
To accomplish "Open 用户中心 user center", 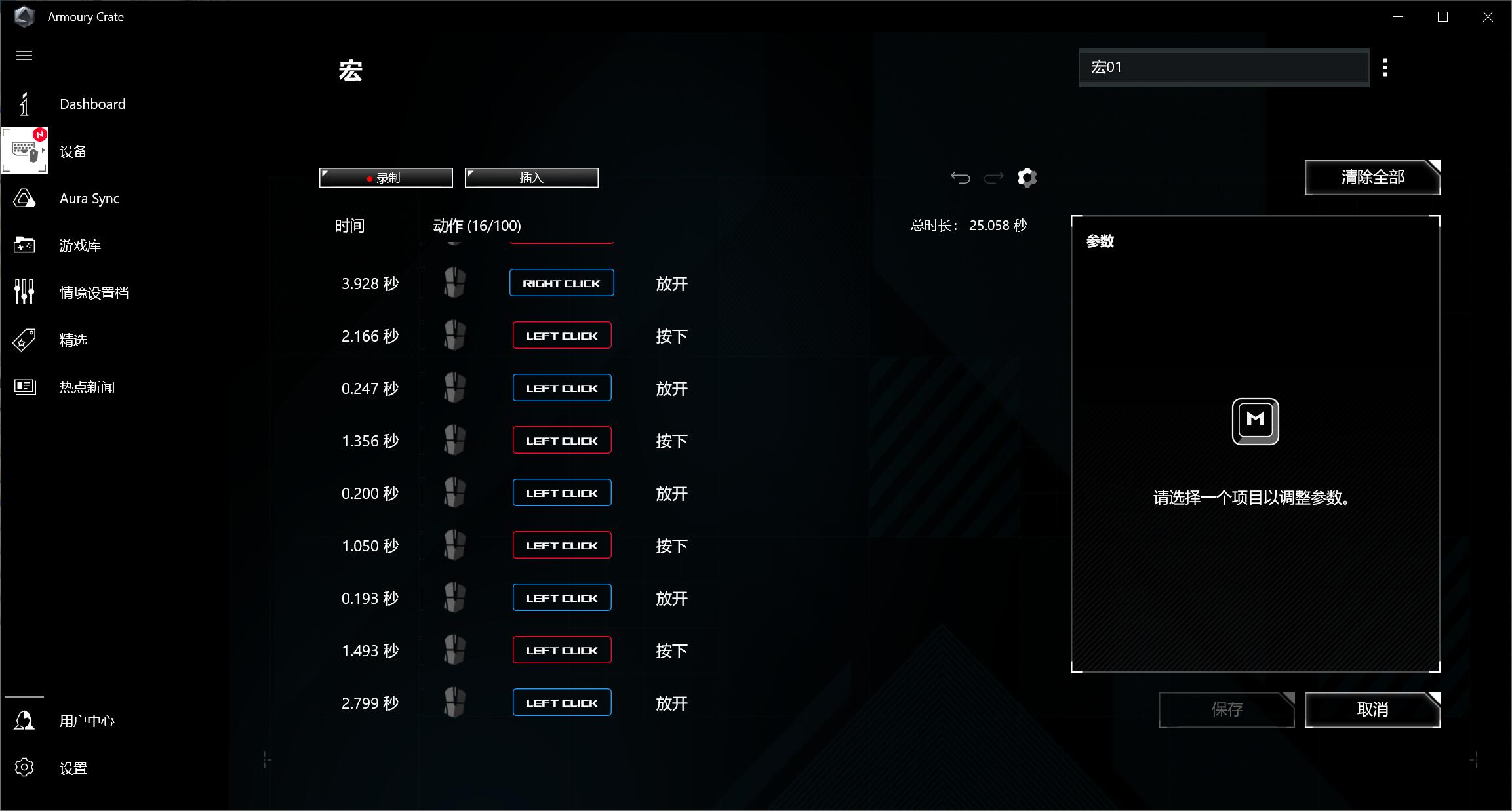I will point(87,721).
